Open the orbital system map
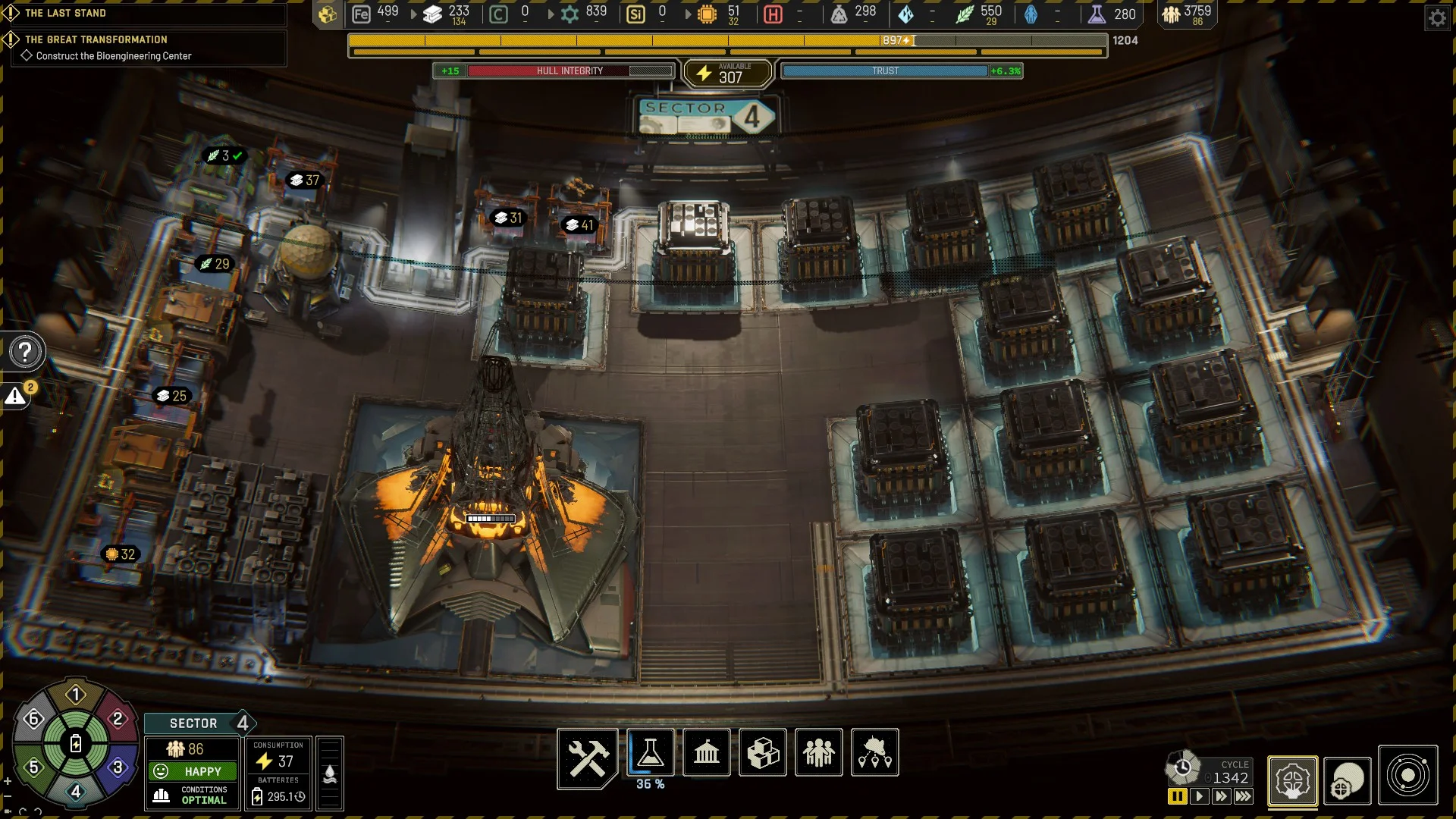 [1407, 776]
